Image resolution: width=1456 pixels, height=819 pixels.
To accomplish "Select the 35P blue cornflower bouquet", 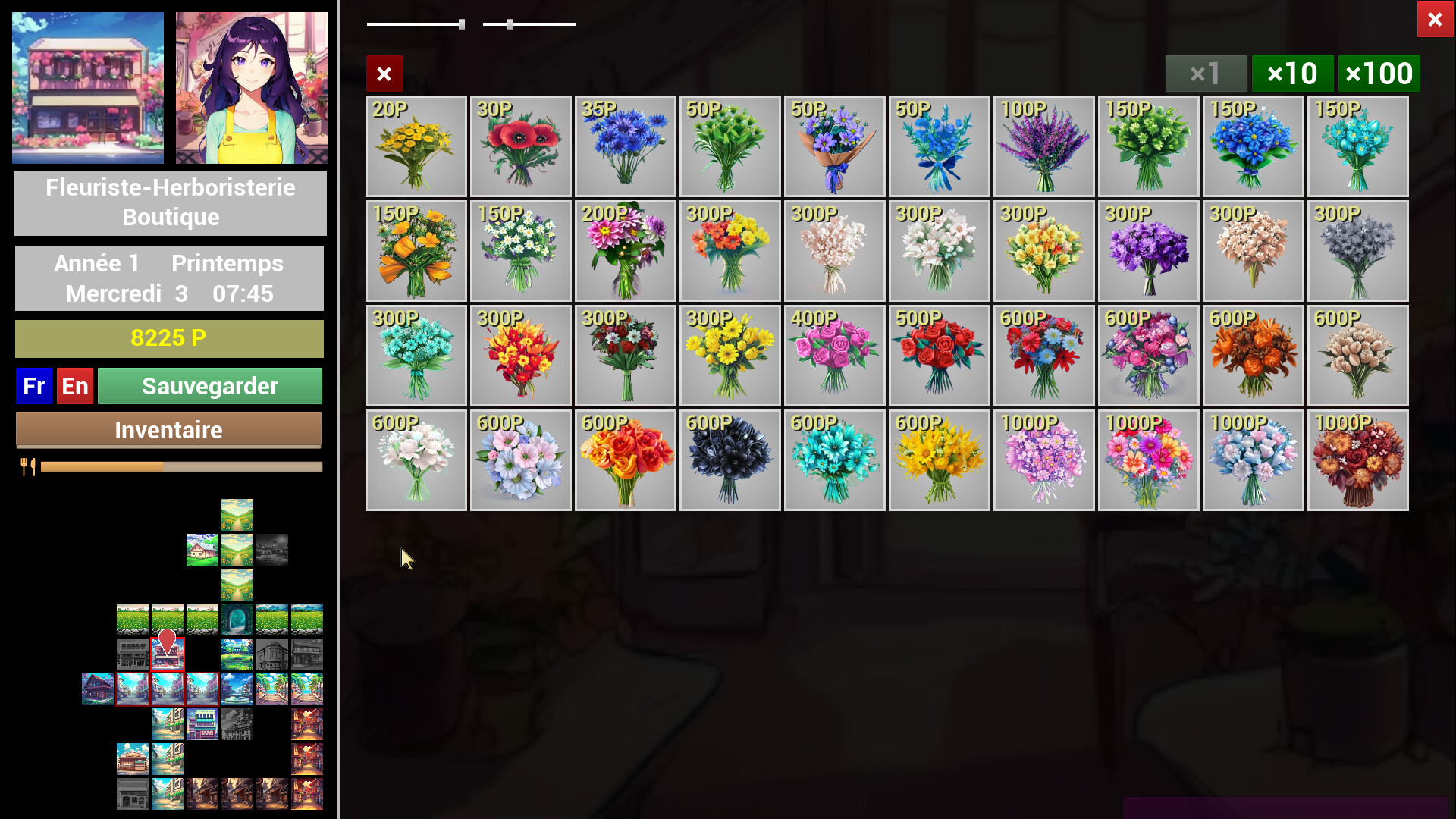I will pyautogui.click(x=626, y=146).
